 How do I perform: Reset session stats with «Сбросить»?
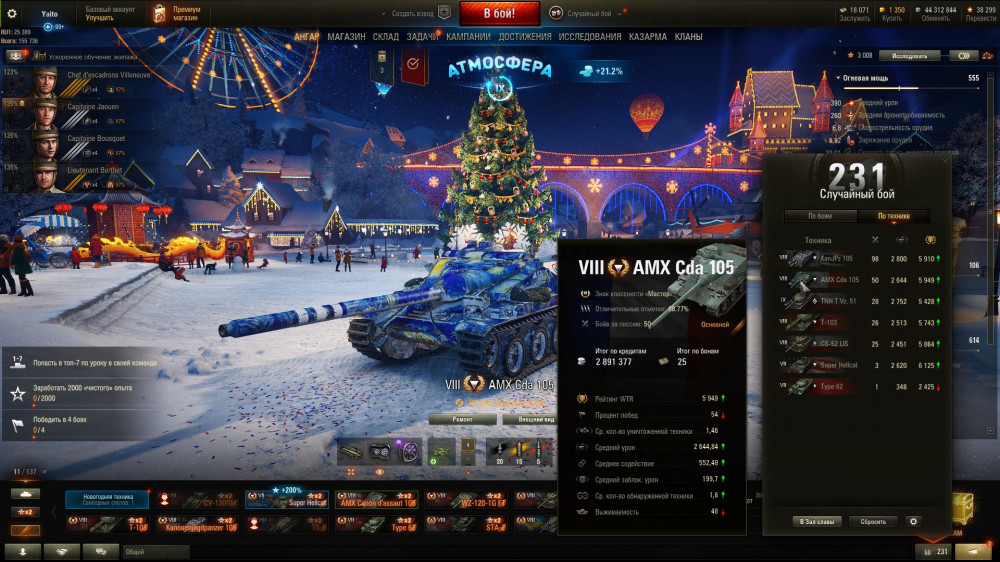click(873, 521)
